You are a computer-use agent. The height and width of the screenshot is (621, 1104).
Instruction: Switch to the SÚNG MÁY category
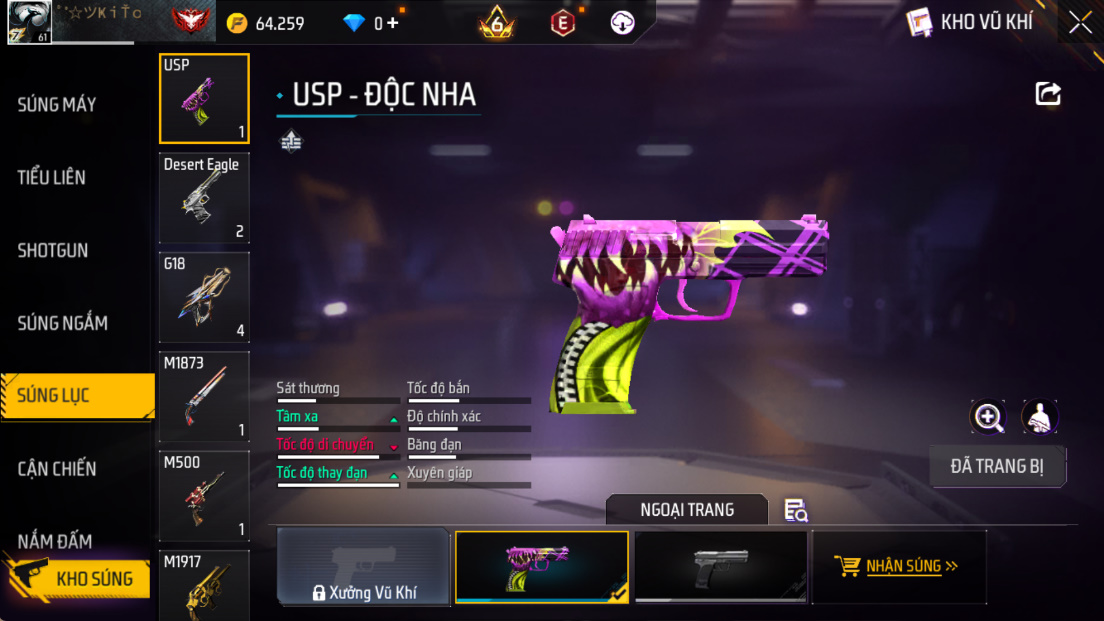[57, 104]
